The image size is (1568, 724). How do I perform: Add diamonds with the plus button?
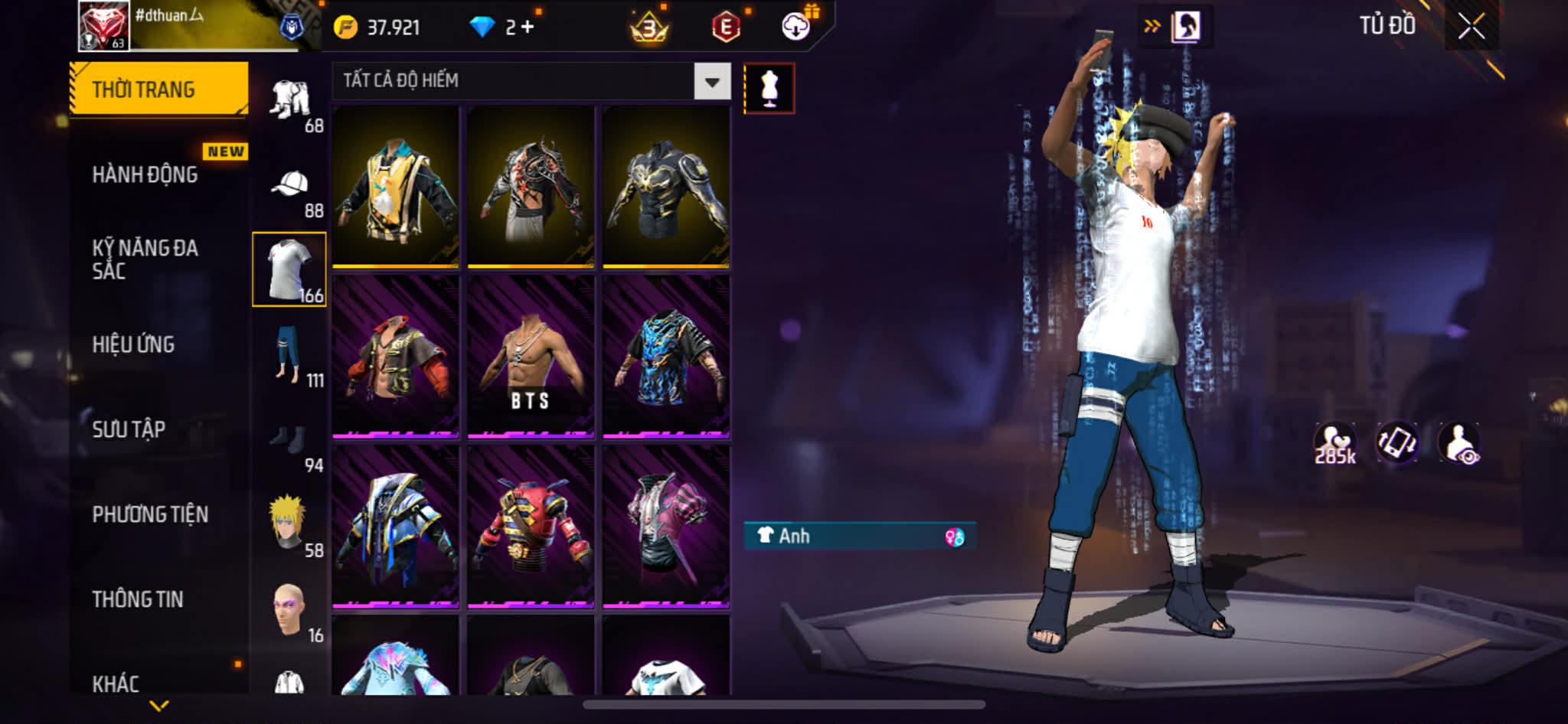tap(528, 27)
